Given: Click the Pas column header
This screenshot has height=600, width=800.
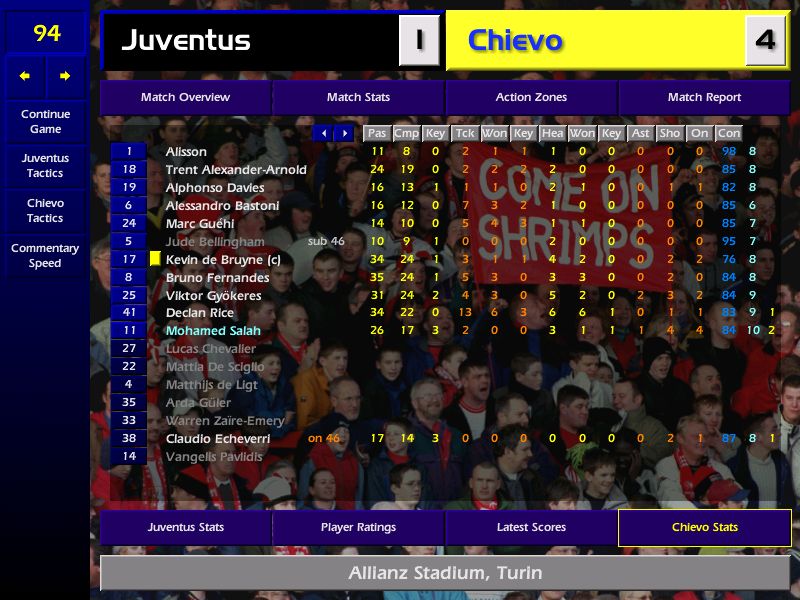Looking at the screenshot, I should tap(377, 133).
